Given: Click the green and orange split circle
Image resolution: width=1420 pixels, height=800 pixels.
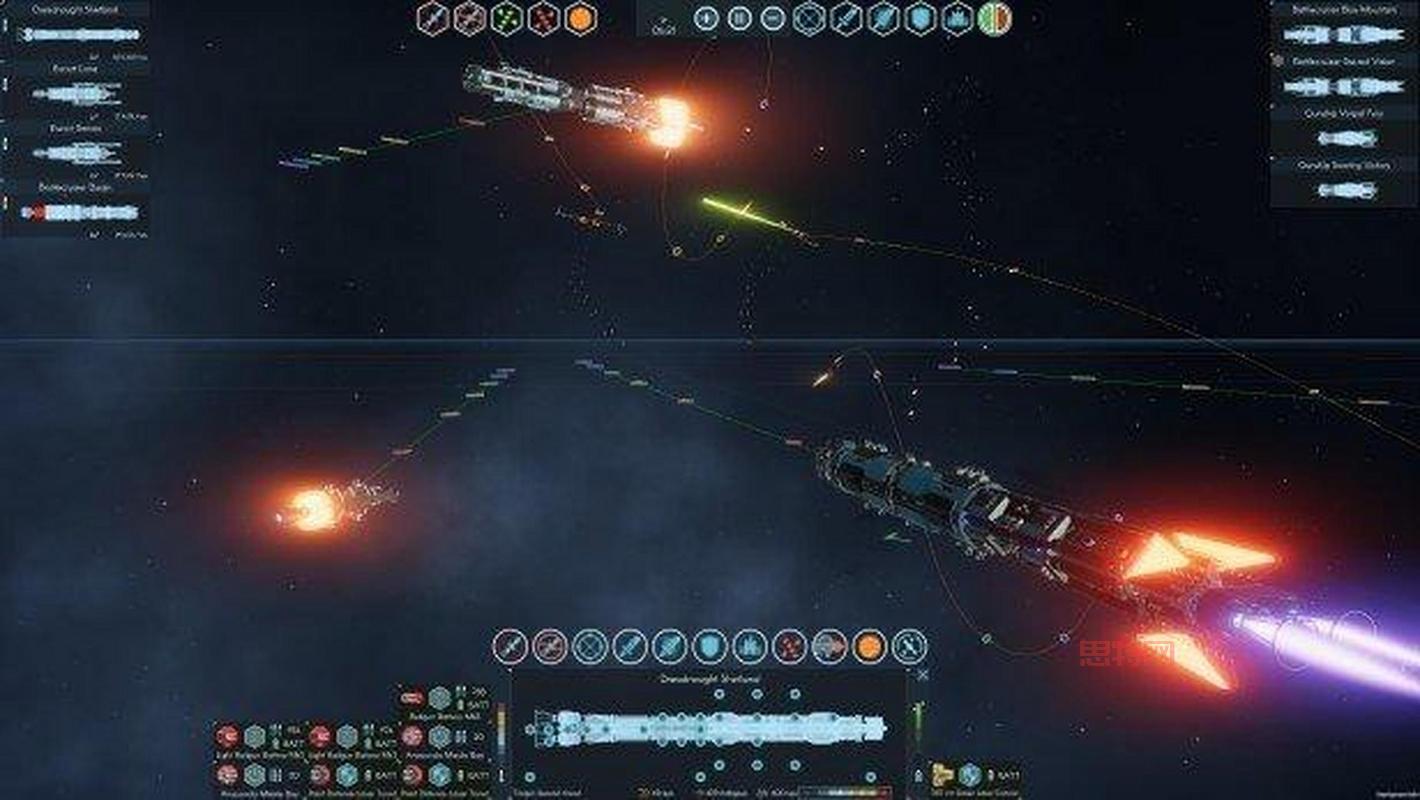Looking at the screenshot, I should (994, 18).
